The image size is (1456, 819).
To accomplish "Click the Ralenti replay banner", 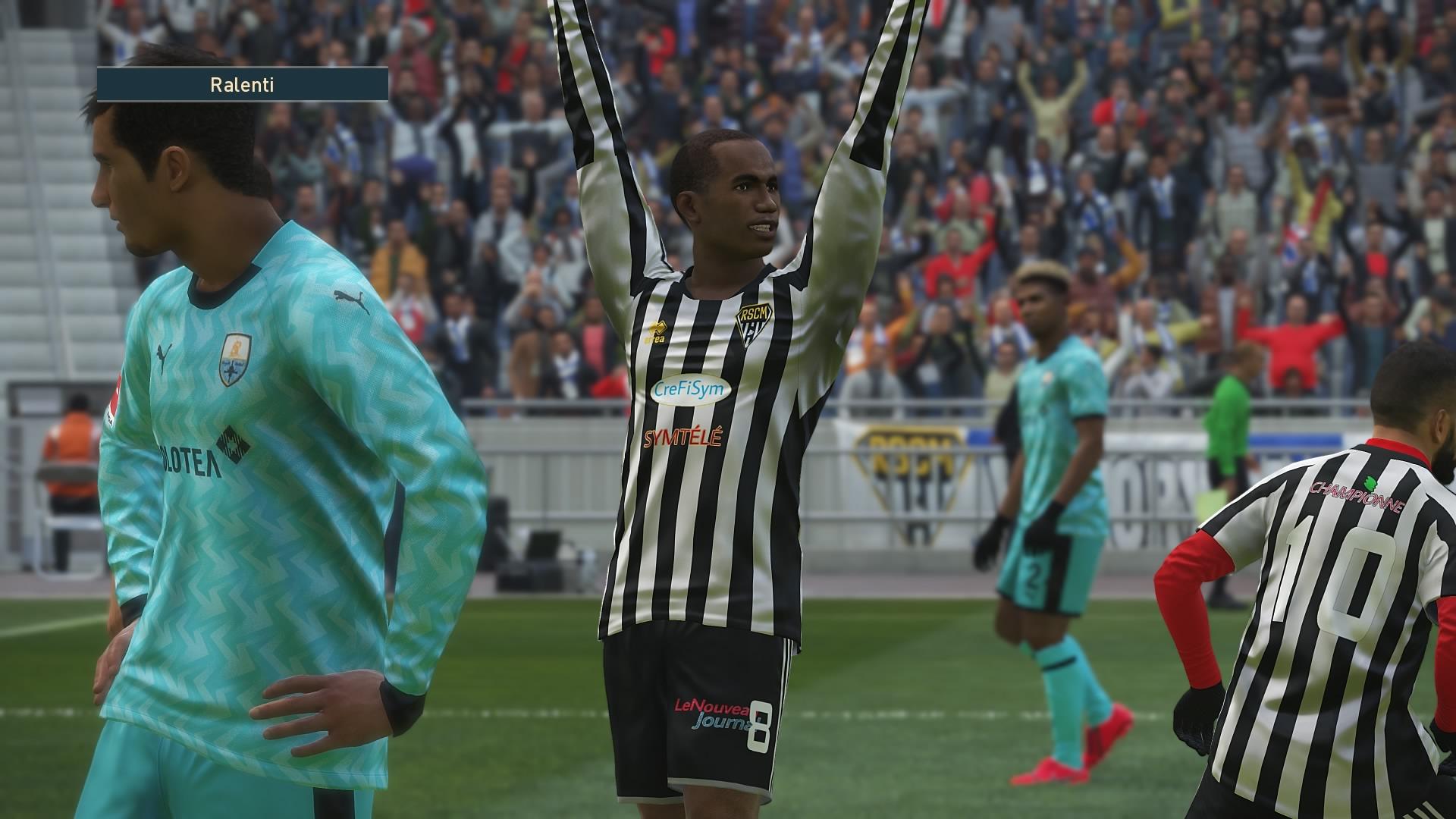I will coord(242,84).
